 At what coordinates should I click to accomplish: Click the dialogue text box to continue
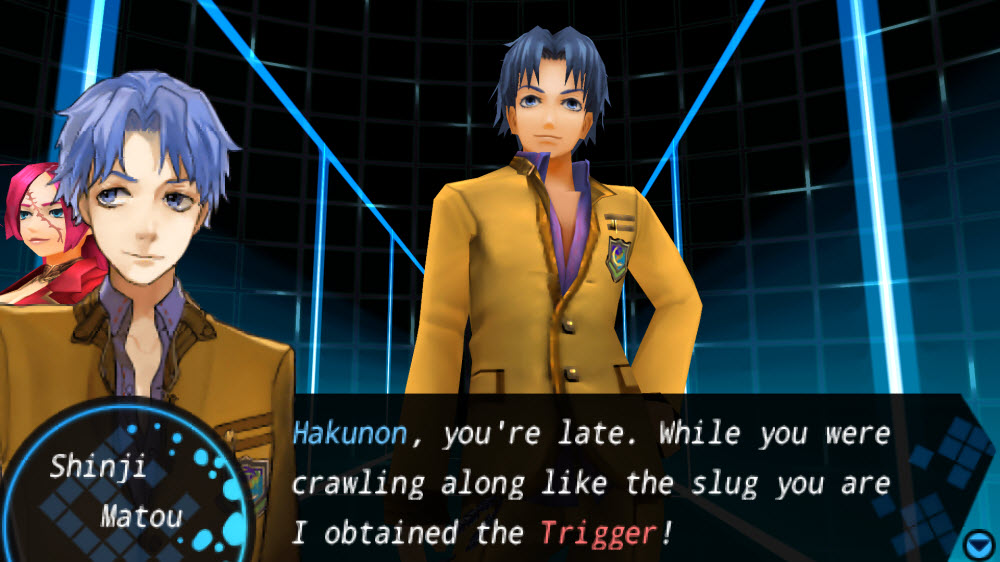coord(590,483)
